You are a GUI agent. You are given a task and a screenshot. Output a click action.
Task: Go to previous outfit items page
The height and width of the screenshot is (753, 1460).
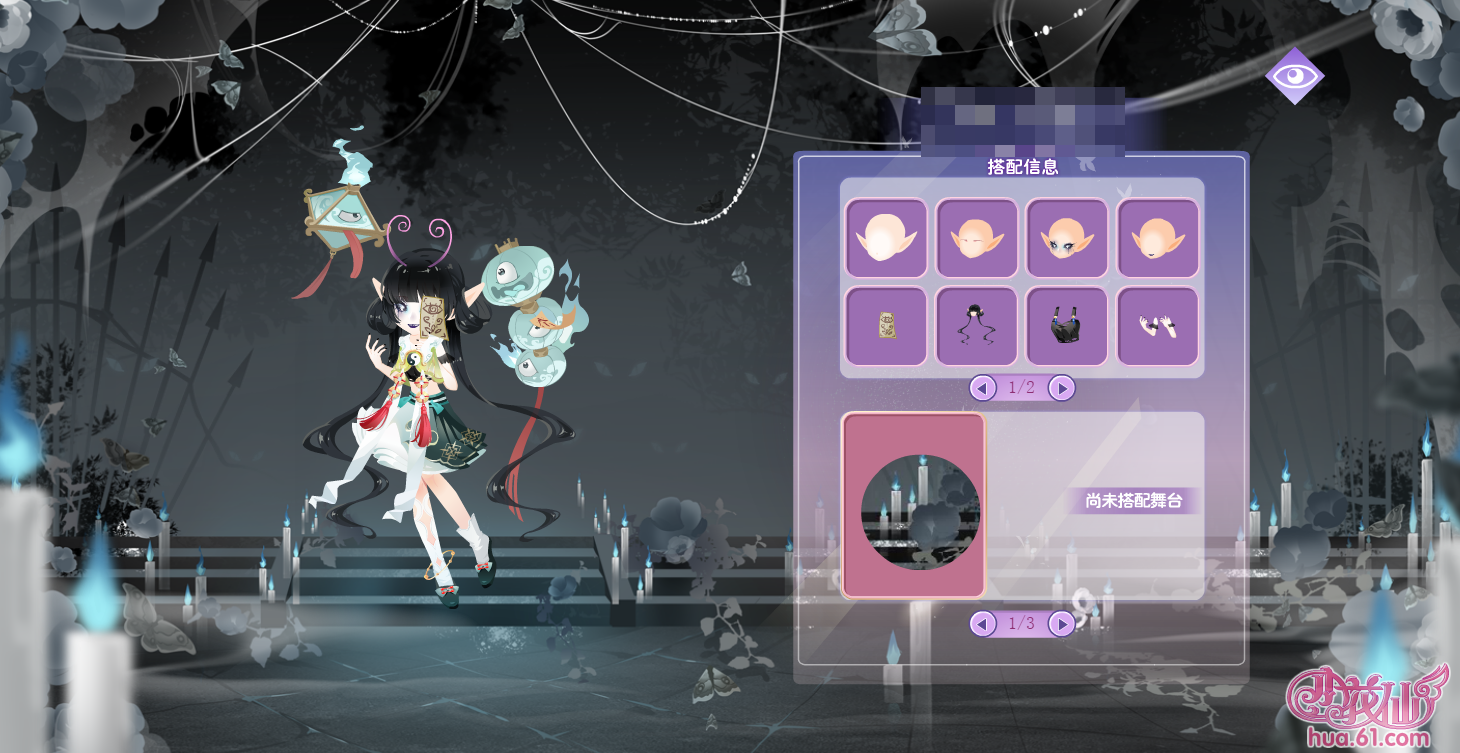coord(984,388)
